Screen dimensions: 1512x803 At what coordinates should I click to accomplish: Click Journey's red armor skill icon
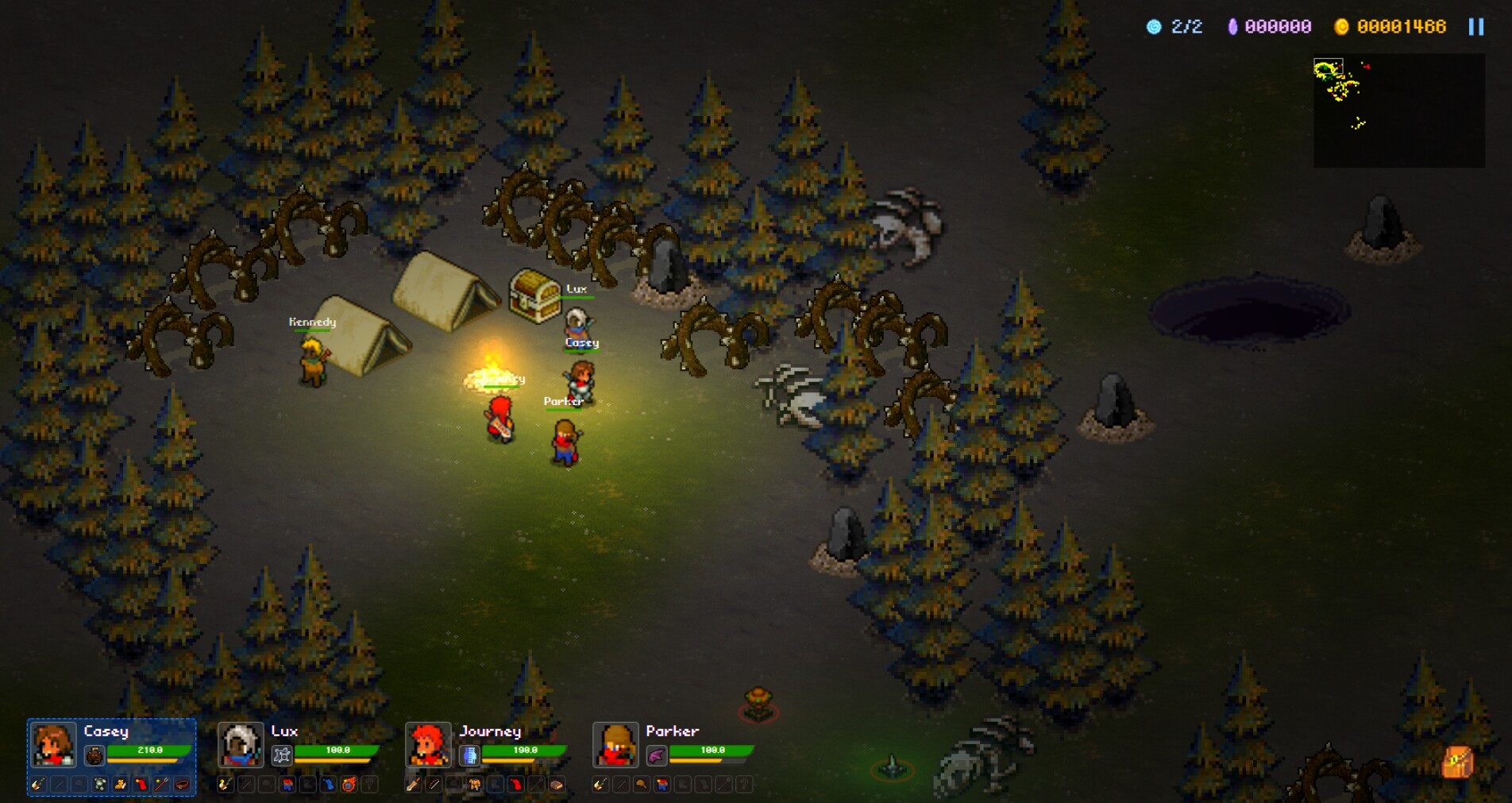point(515,787)
